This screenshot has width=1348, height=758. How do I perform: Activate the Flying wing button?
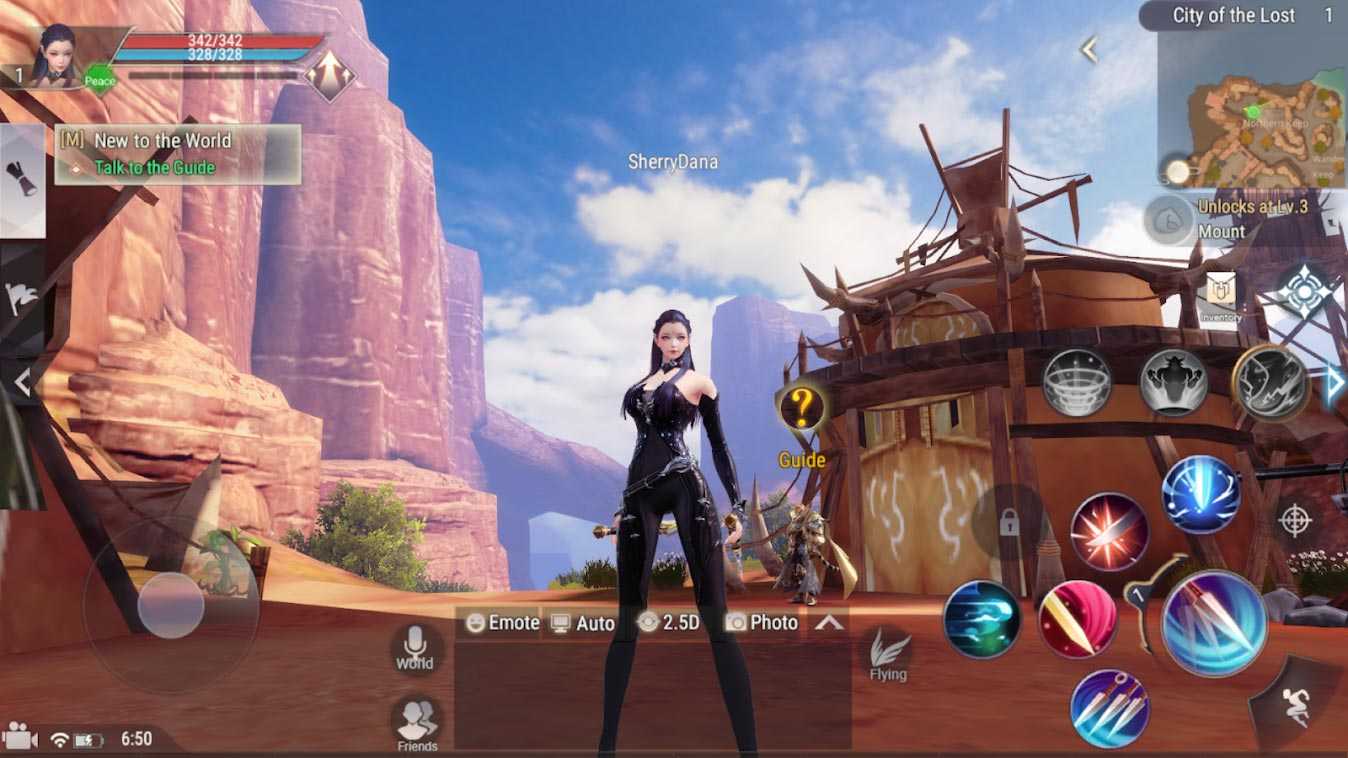[888, 654]
